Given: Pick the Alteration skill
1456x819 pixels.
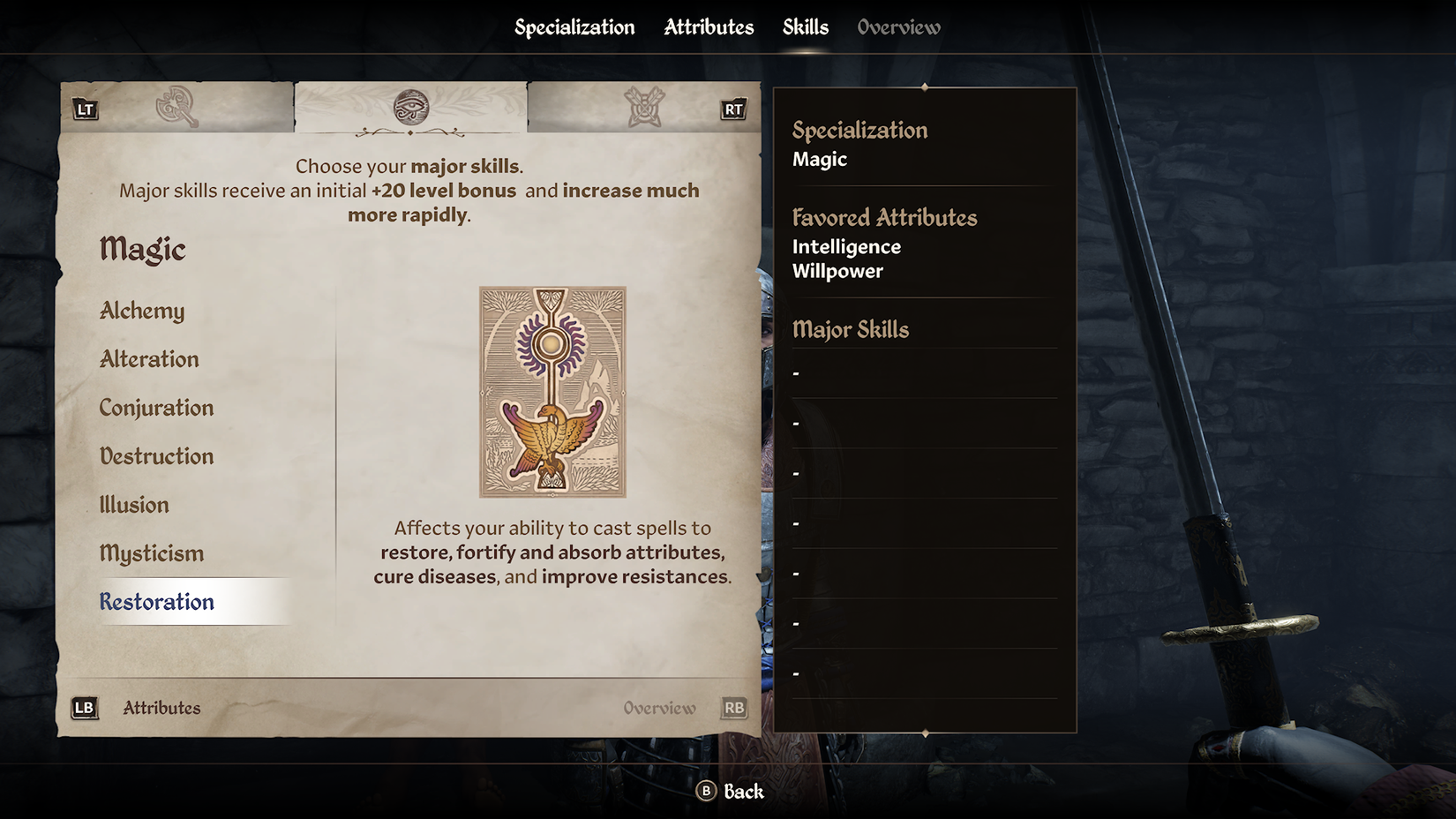Looking at the screenshot, I should click(x=149, y=359).
